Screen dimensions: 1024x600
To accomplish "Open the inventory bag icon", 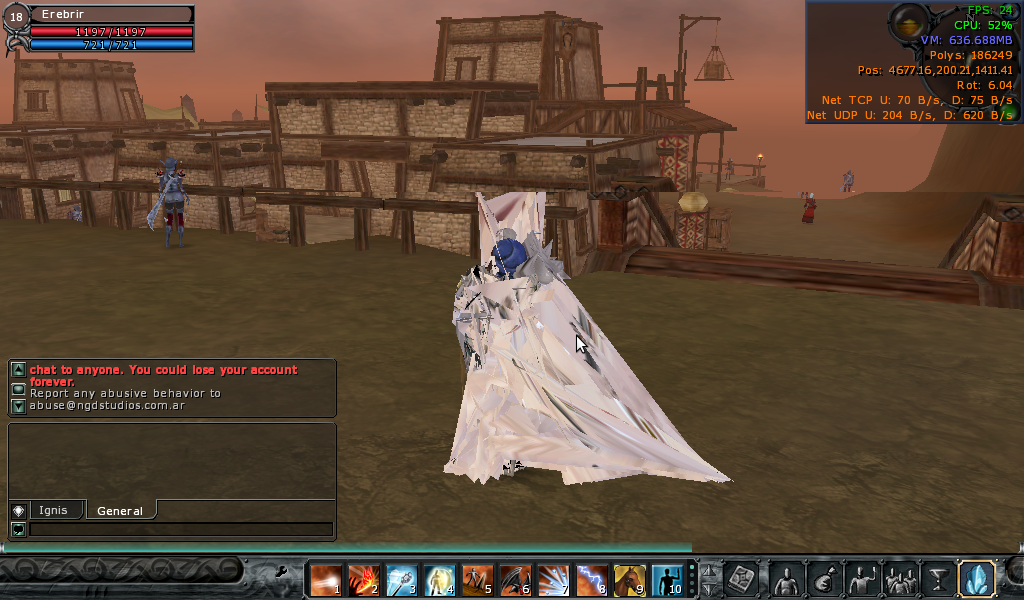I will pos(824,579).
